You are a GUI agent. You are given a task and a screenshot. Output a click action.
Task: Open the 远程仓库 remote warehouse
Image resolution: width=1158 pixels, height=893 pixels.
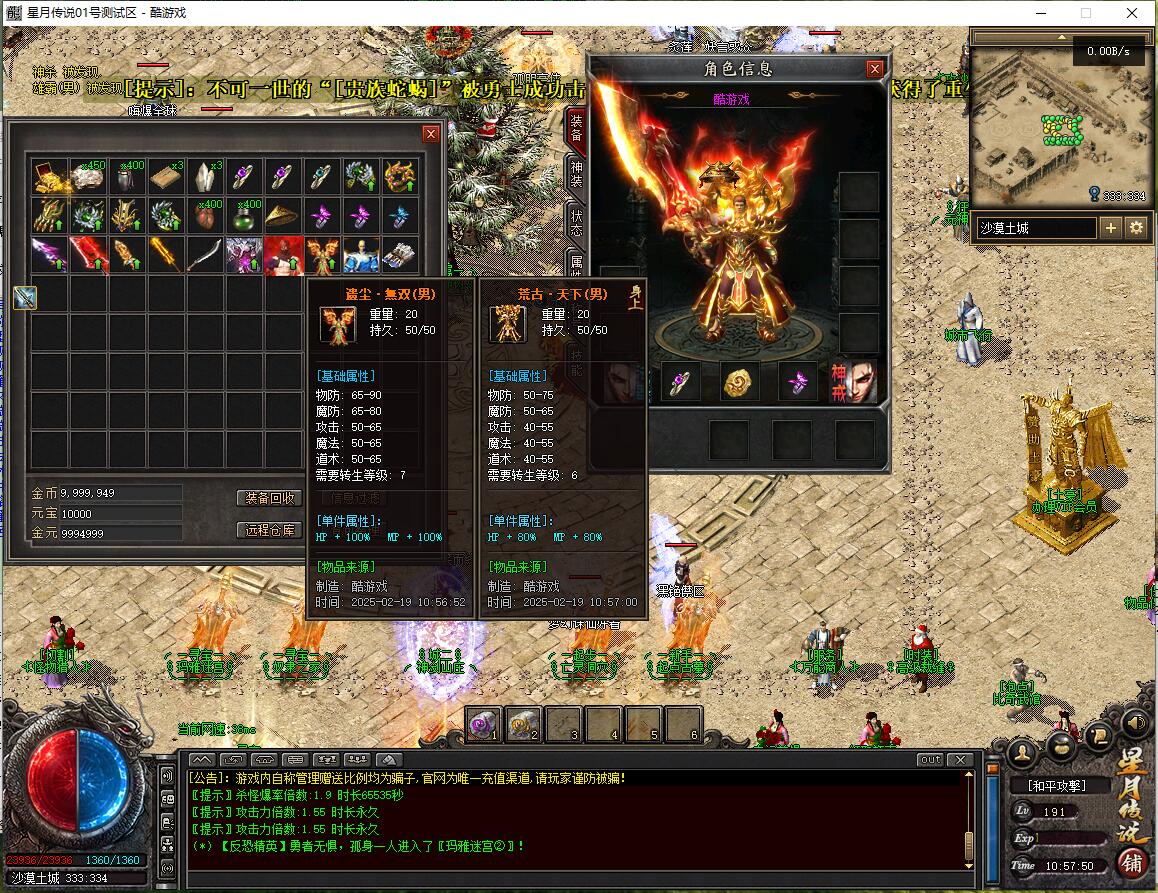269,530
